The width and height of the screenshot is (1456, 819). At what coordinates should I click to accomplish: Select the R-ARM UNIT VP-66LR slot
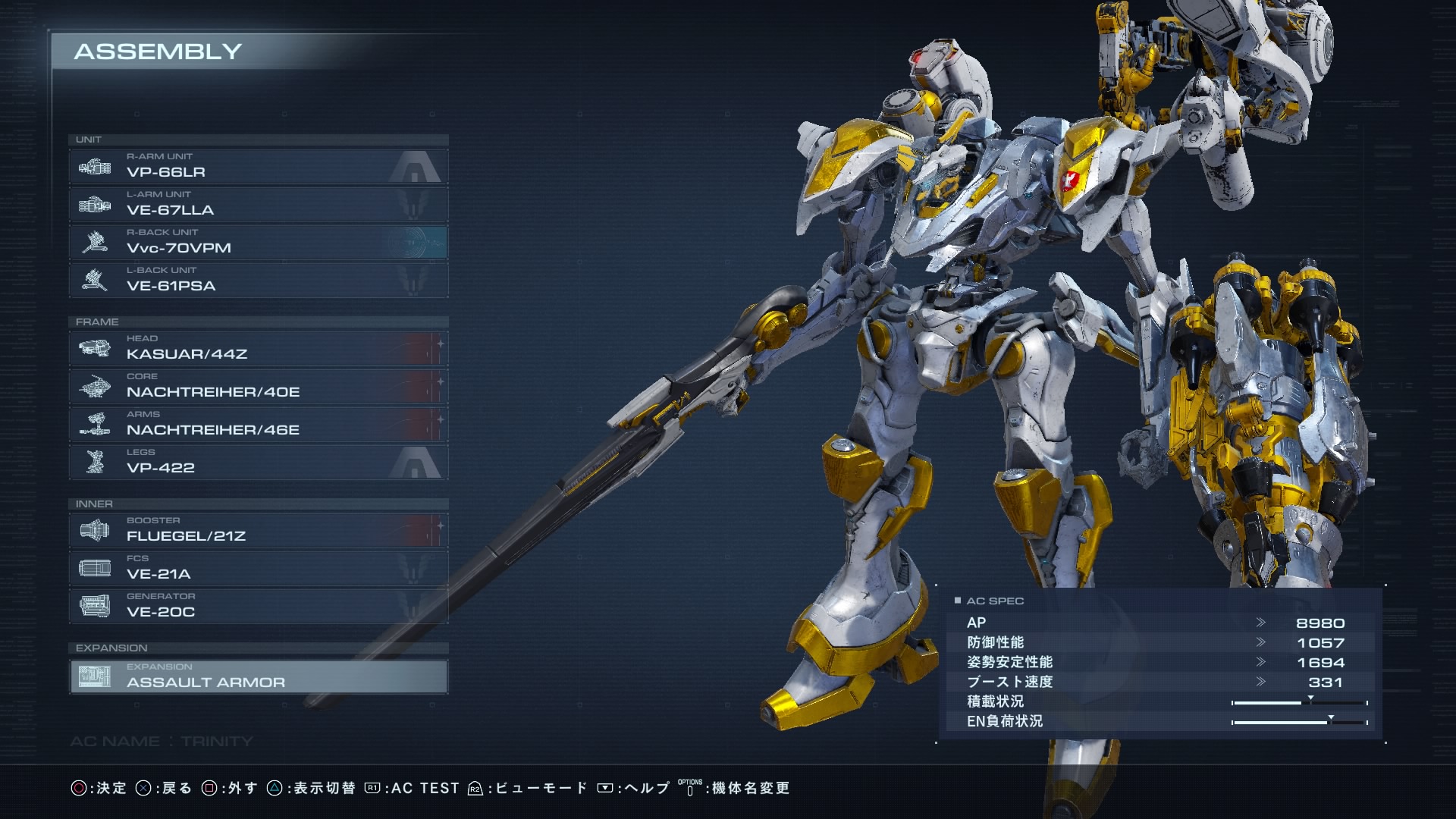point(258,166)
